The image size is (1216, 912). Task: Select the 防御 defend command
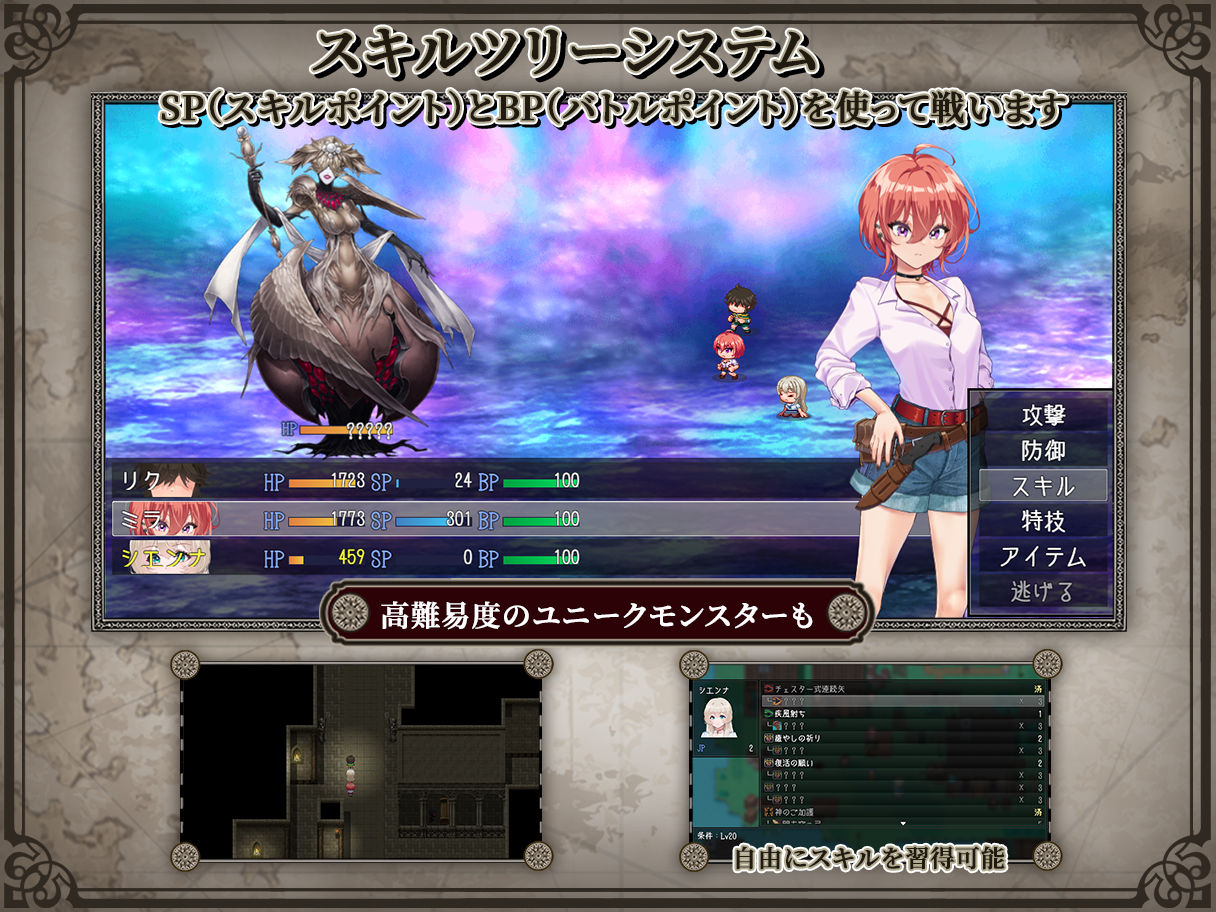coord(1042,450)
